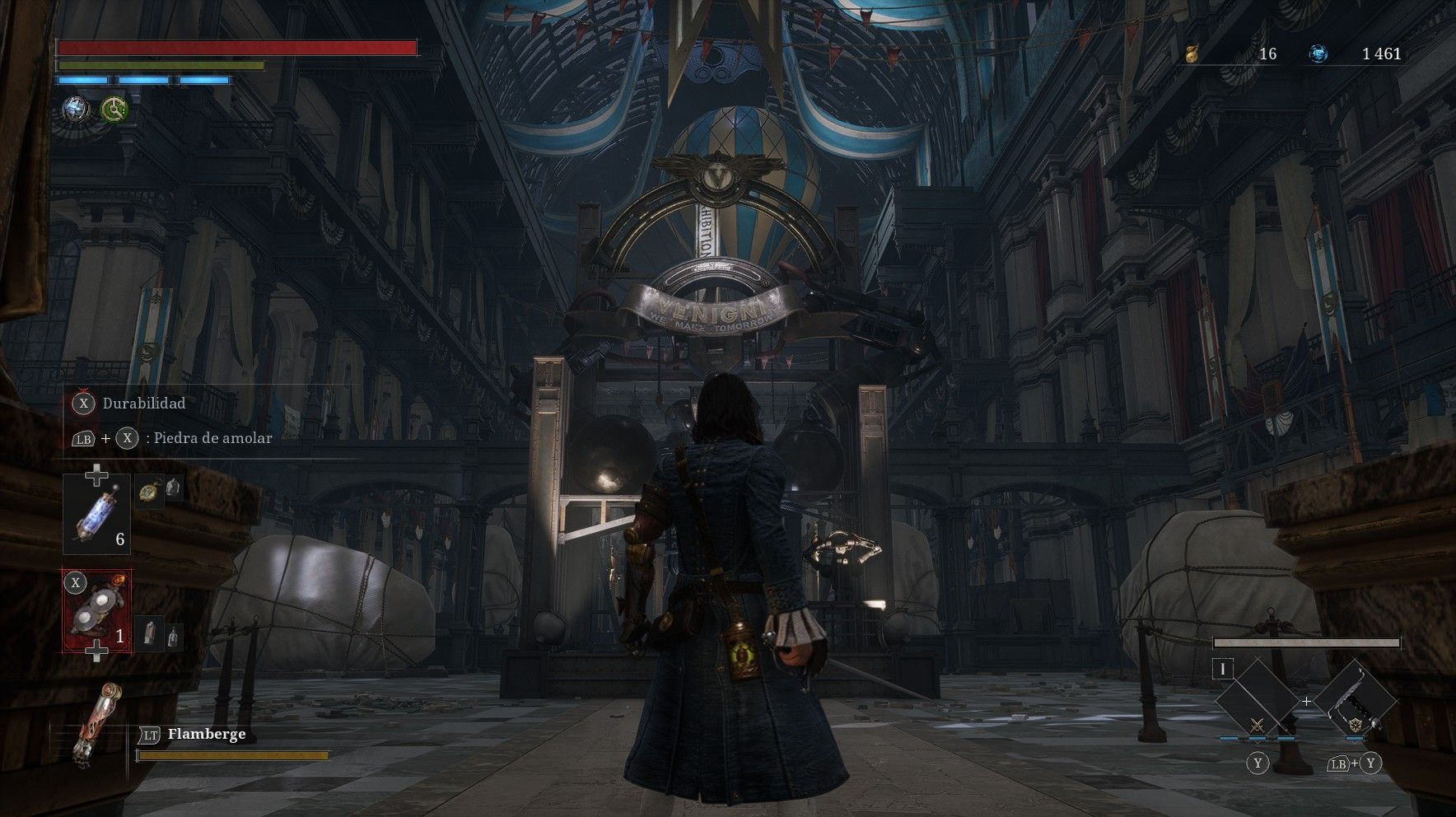Select the Pulse Cell belt slot
The image size is (1456, 817).
click(96, 514)
